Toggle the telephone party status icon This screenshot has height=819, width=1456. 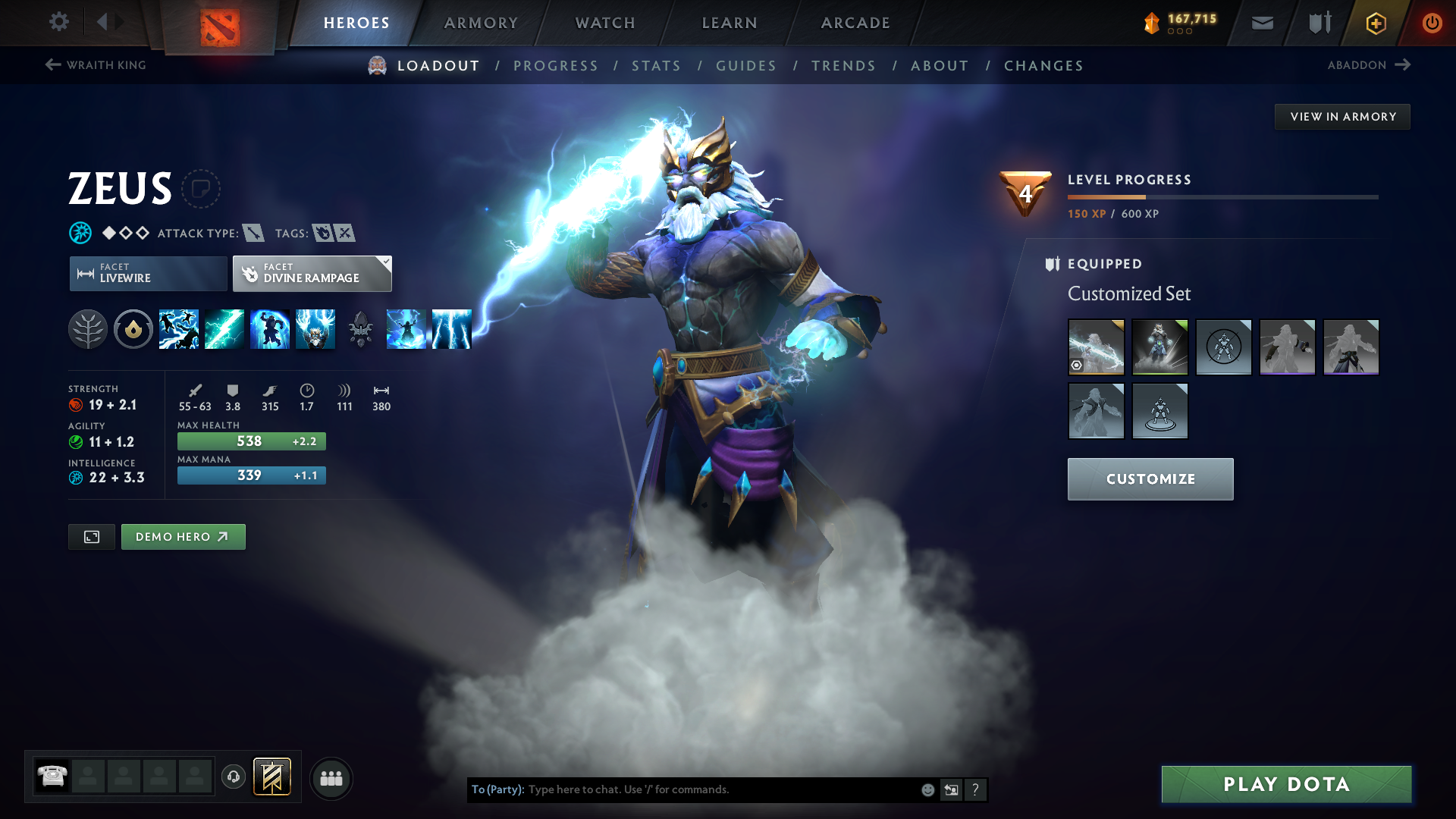click(51, 777)
